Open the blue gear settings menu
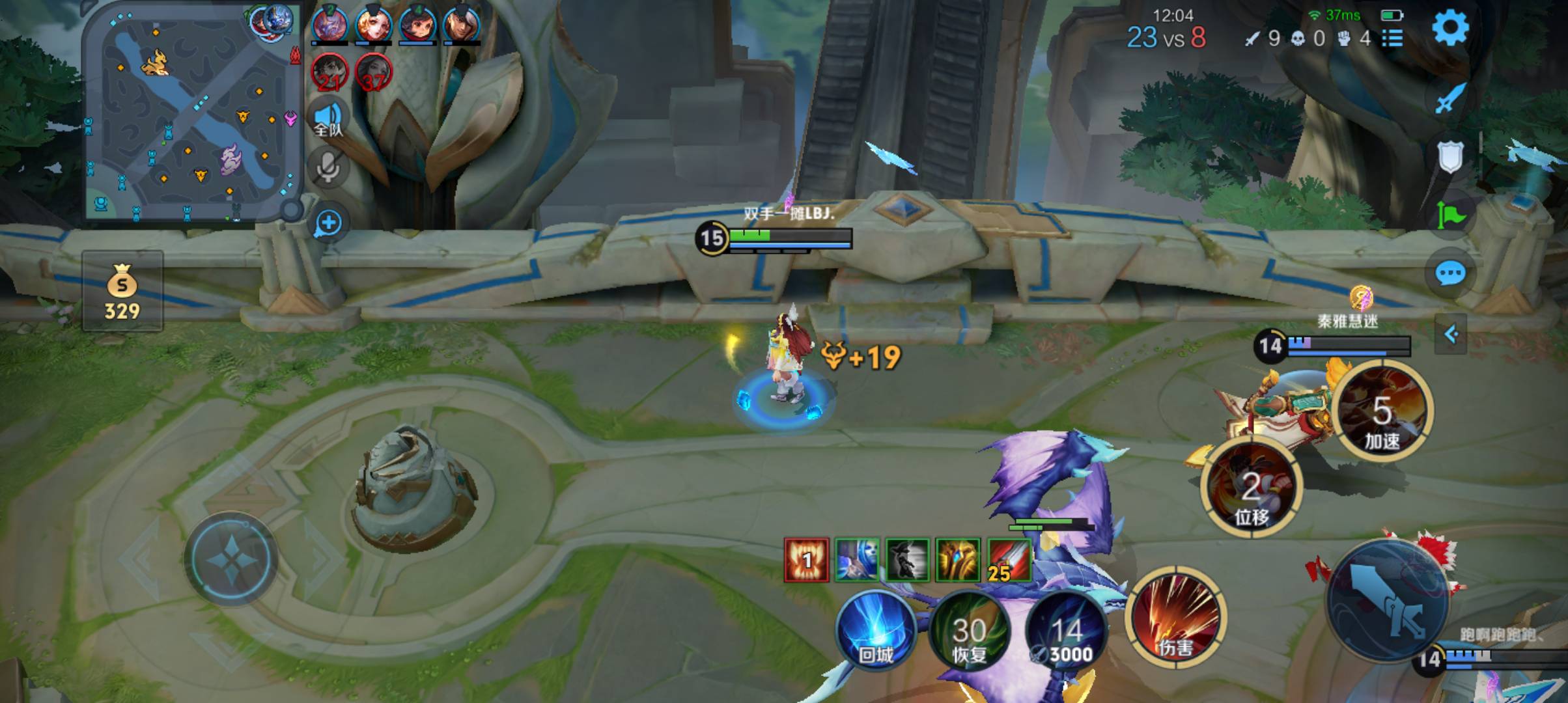Screen dimensions: 1568x703 point(1450,27)
